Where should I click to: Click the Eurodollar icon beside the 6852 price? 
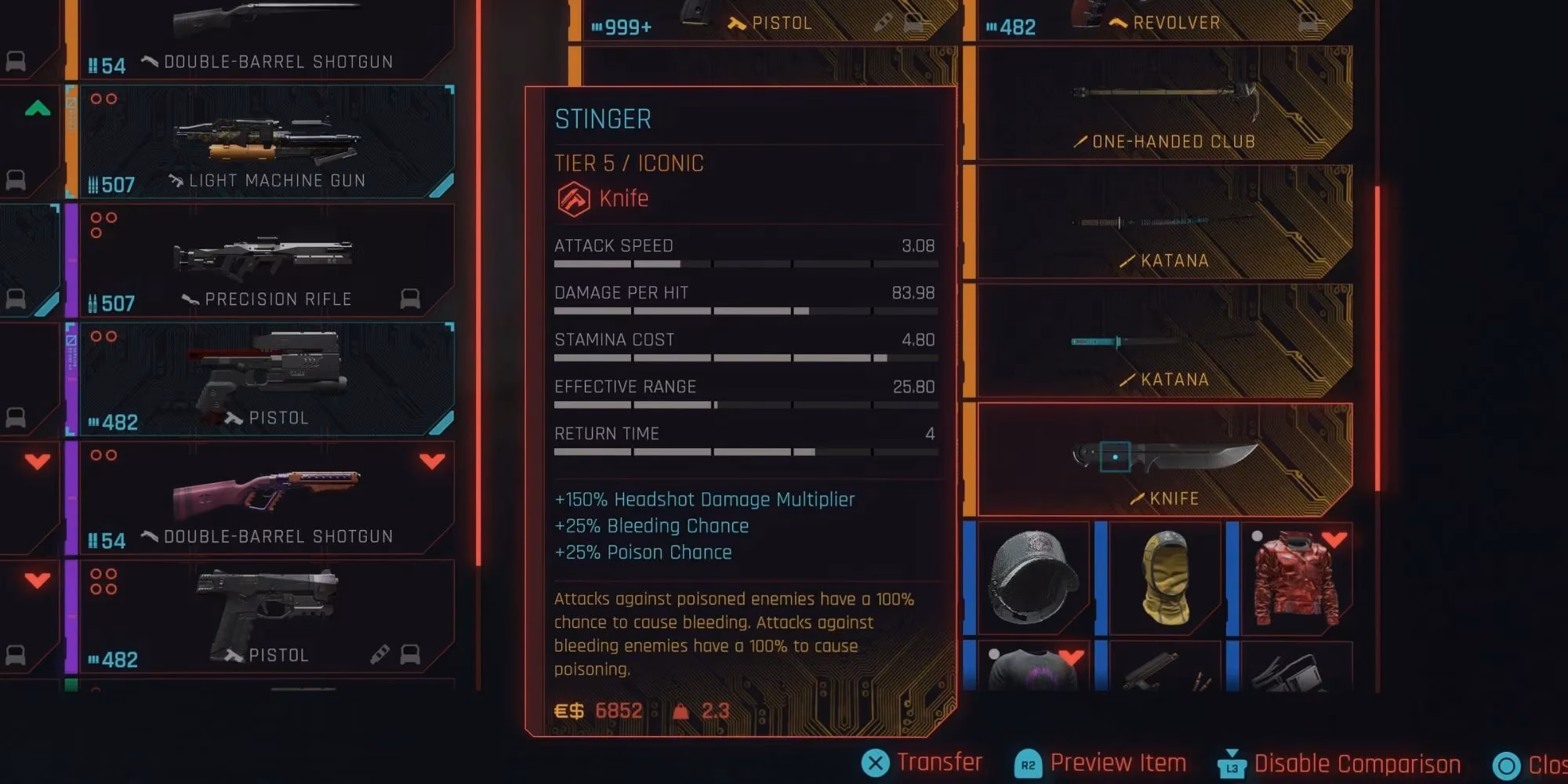click(571, 710)
